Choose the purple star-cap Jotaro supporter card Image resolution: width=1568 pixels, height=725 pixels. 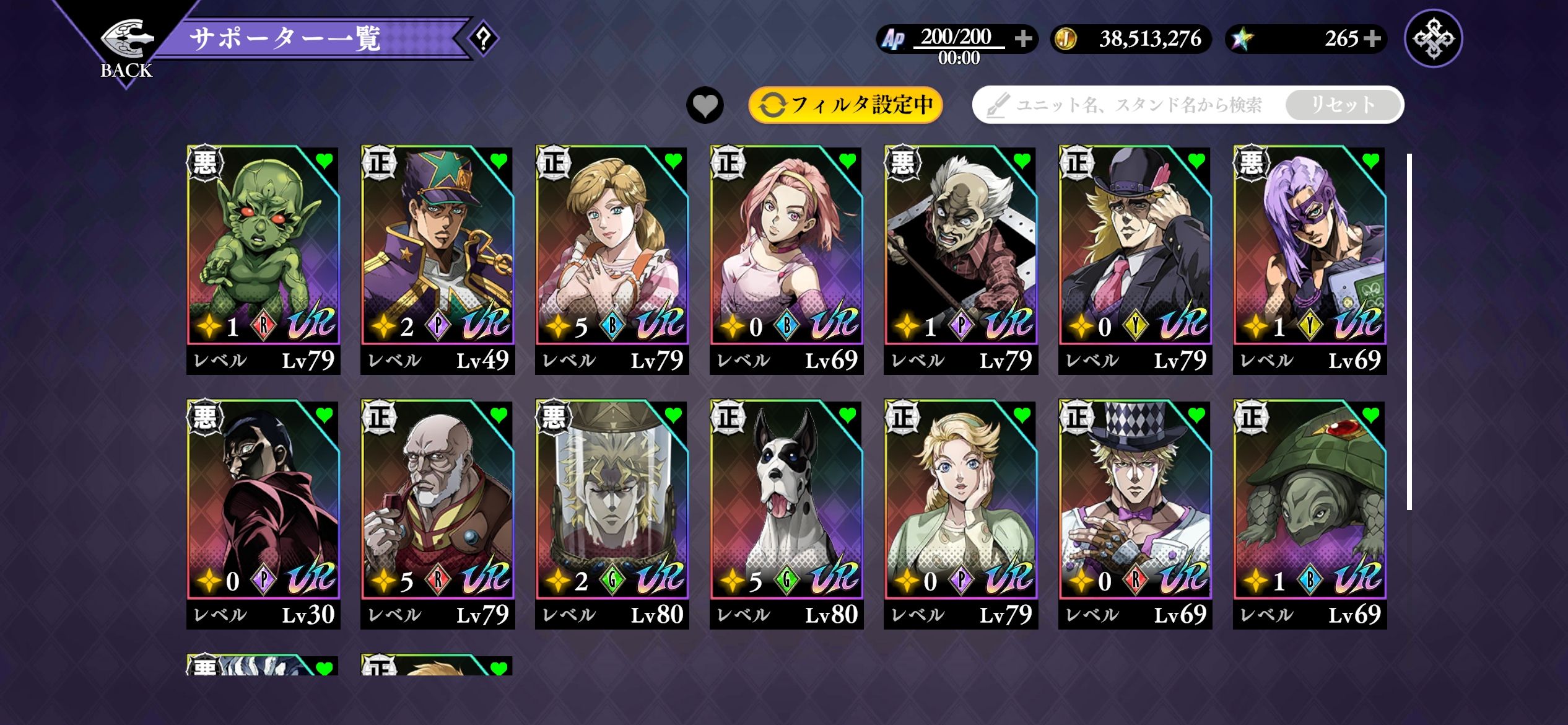(438, 260)
